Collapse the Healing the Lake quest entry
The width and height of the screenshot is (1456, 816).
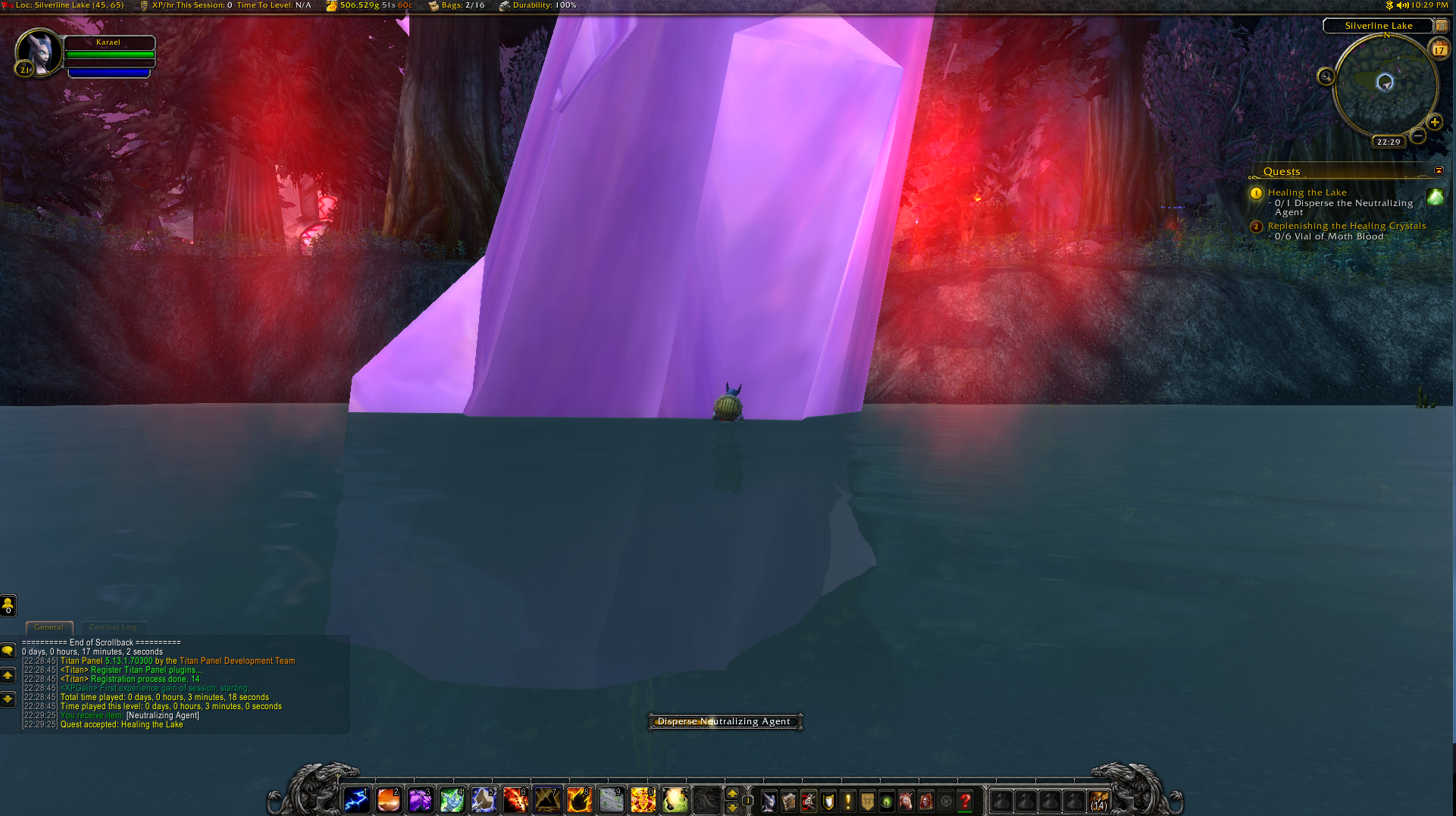1256,193
